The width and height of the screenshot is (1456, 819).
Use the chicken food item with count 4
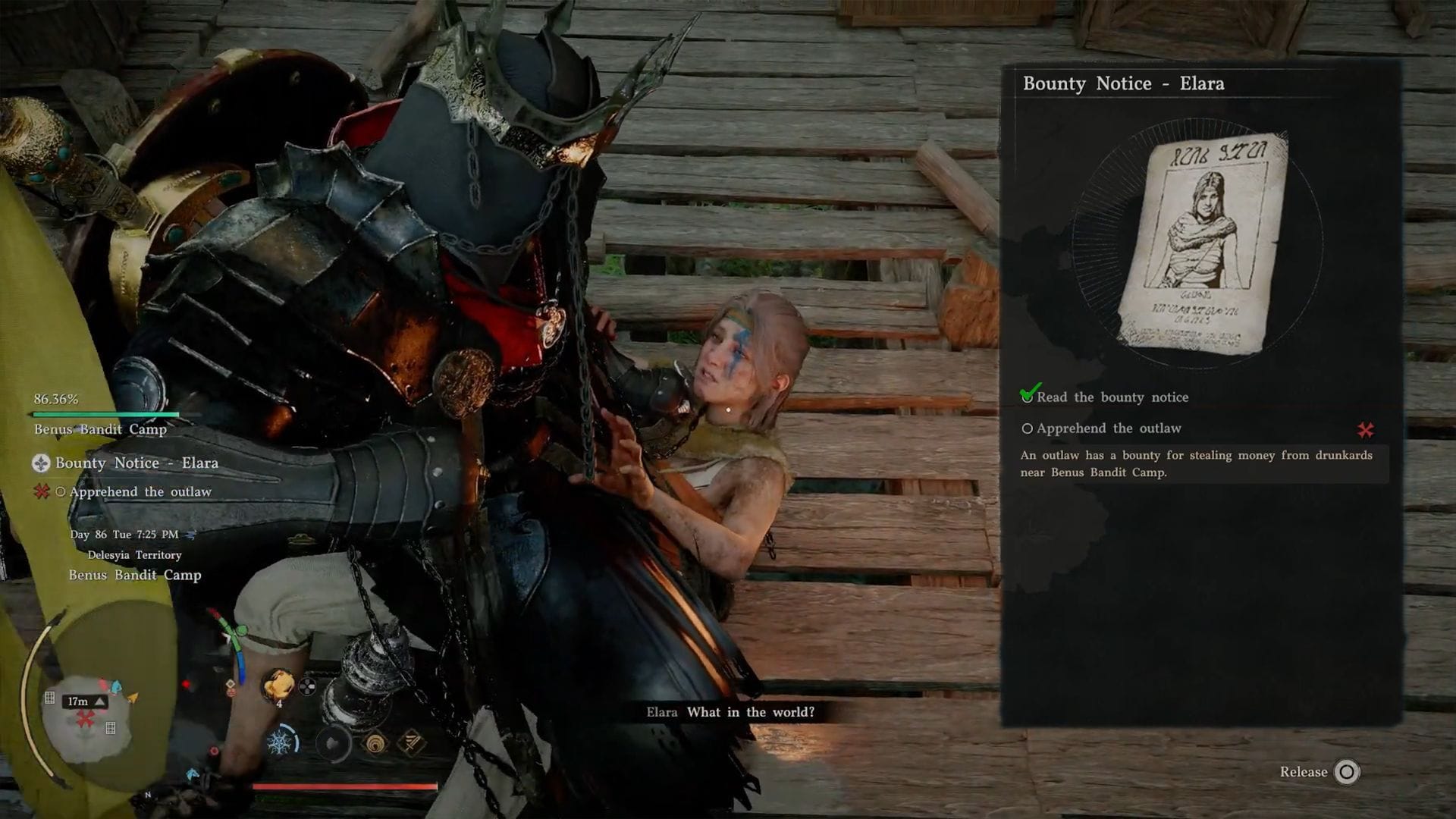pyautogui.click(x=278, y=685)
